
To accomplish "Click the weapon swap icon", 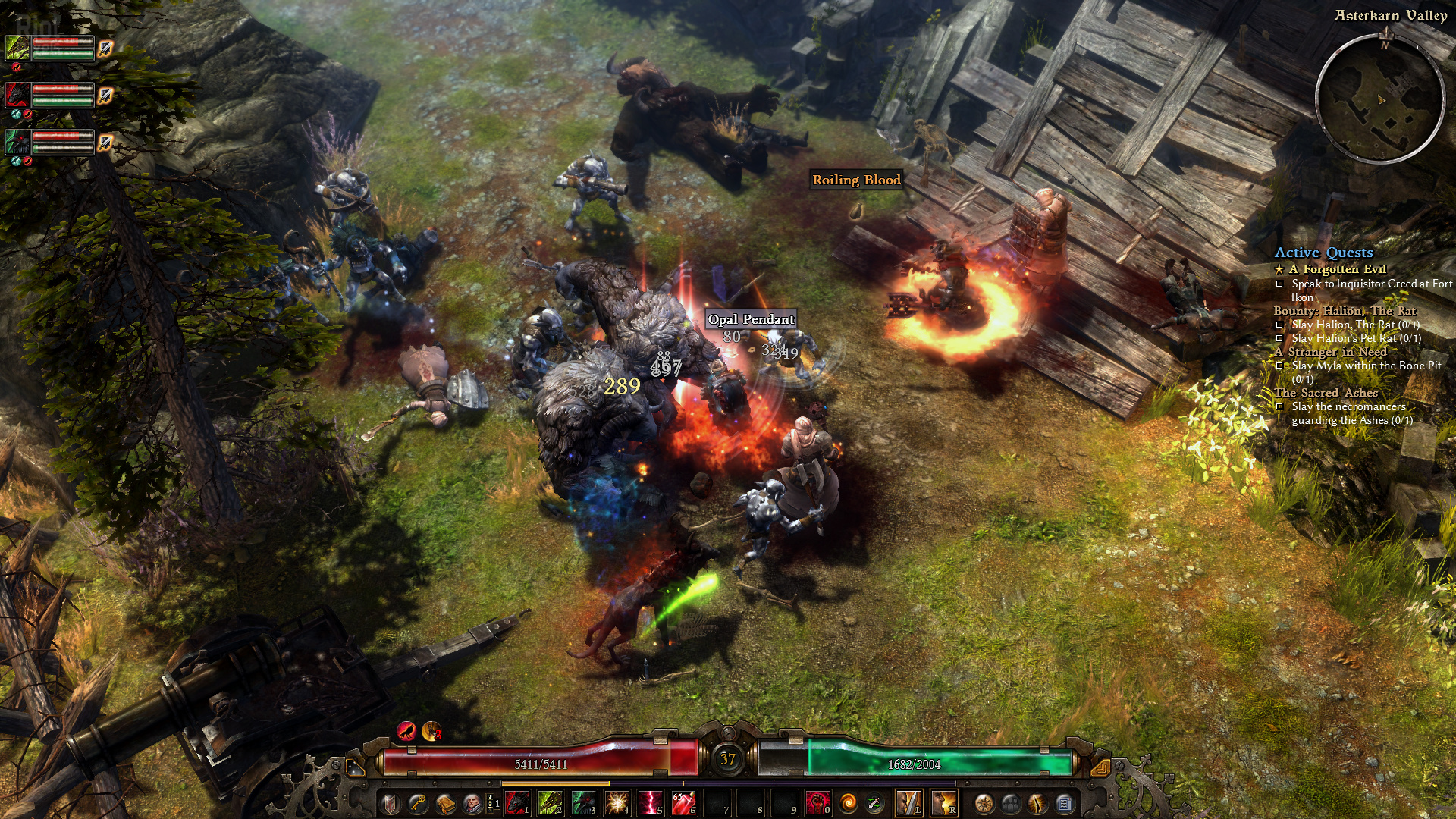I will [874, 803].
